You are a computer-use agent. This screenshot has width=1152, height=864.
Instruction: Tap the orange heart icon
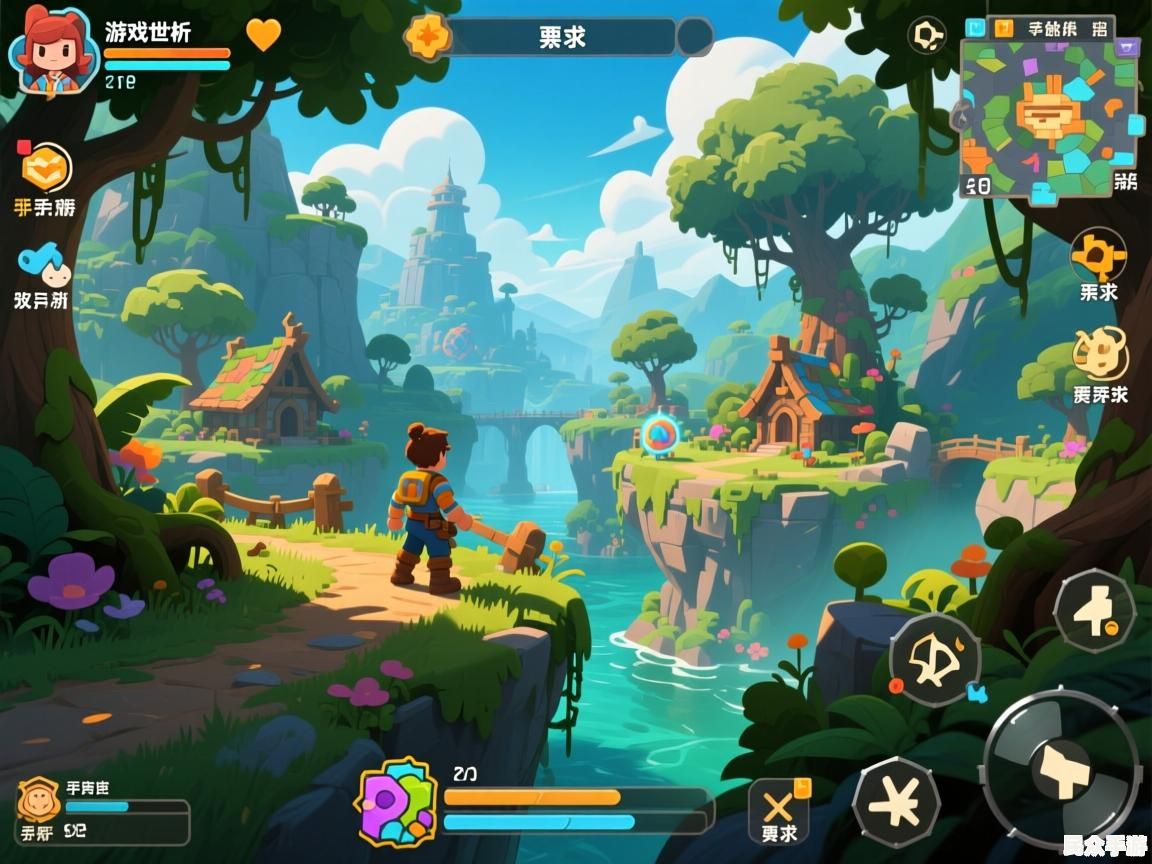[x=264, y=35]
